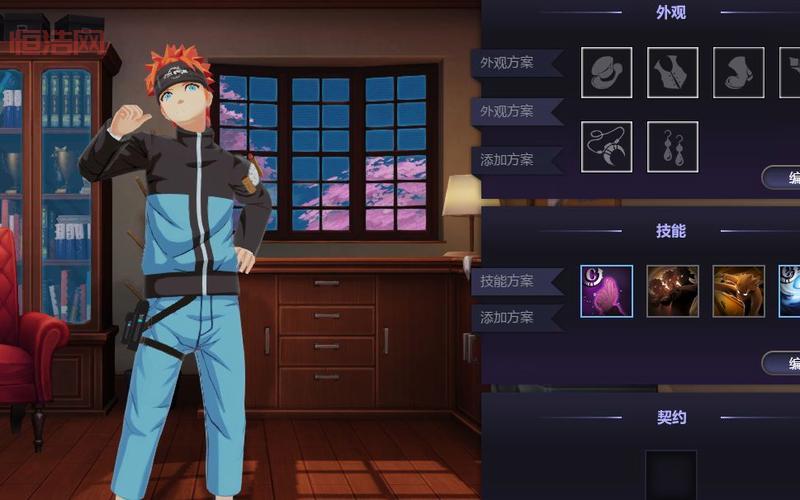Edit the appearance section via 编辑 button
Screen dimensions: 800x500
782,178
